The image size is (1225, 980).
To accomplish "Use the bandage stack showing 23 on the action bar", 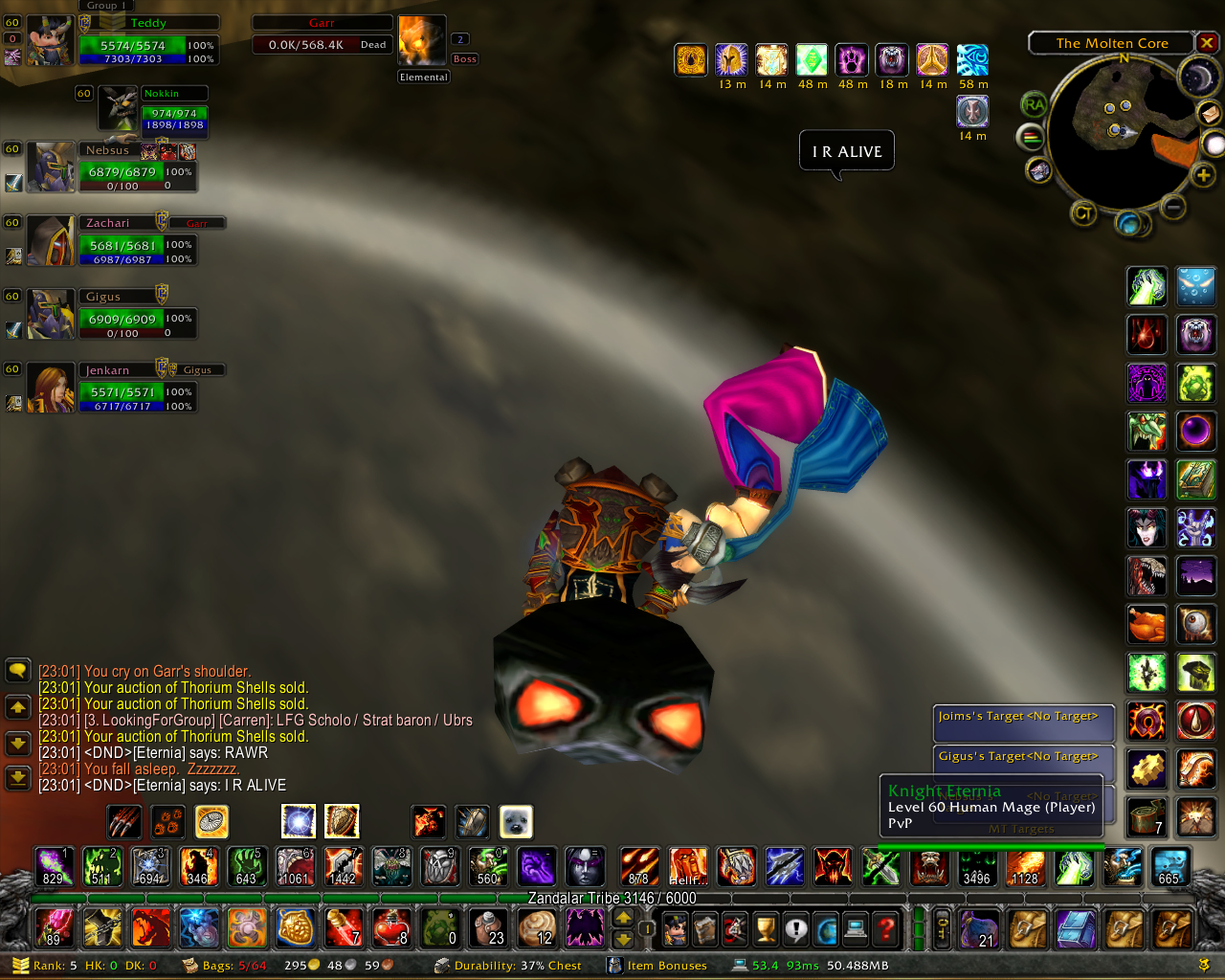I will tap(488, 927).
